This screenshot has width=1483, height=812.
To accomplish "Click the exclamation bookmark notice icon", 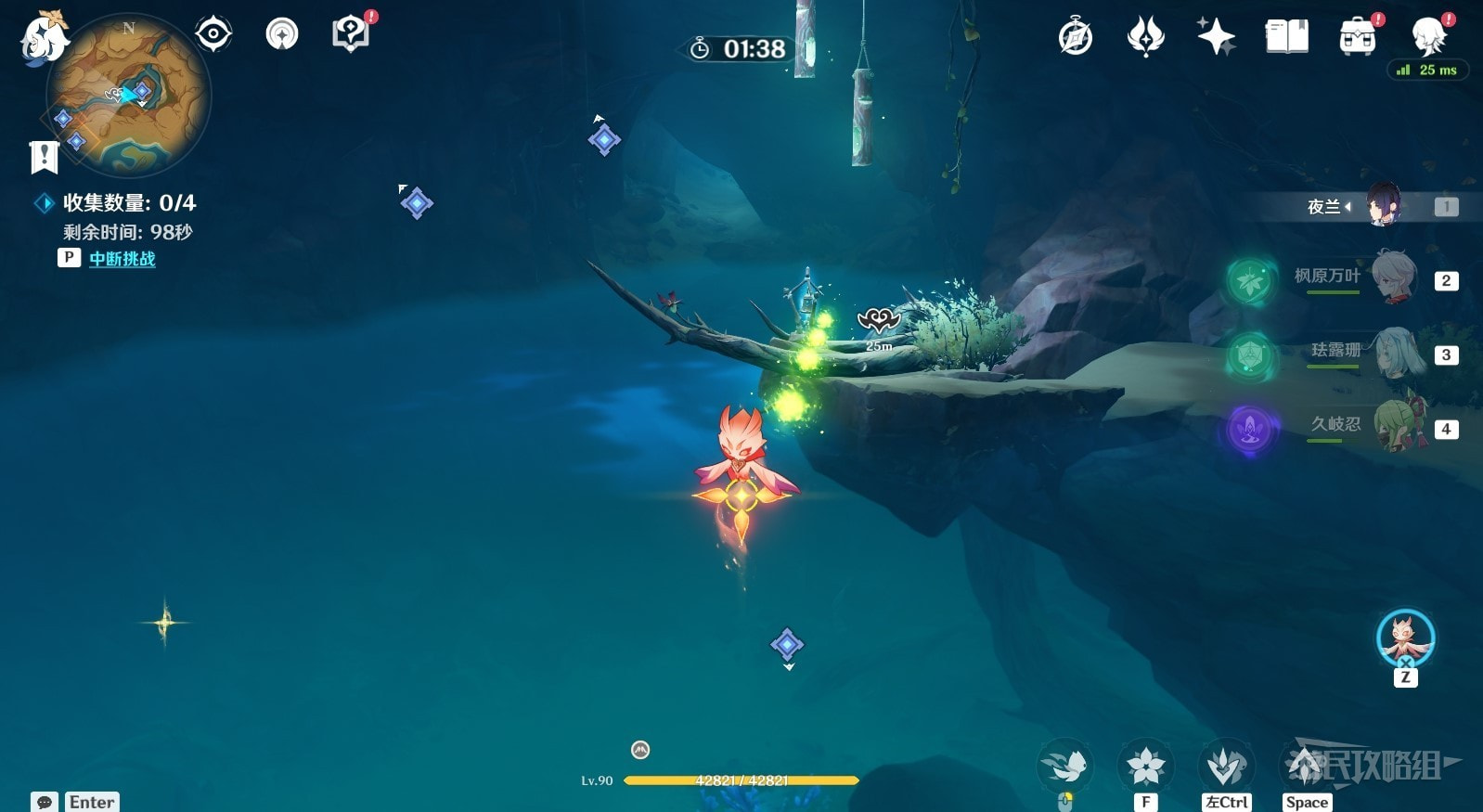I will [x=44, y=157].
